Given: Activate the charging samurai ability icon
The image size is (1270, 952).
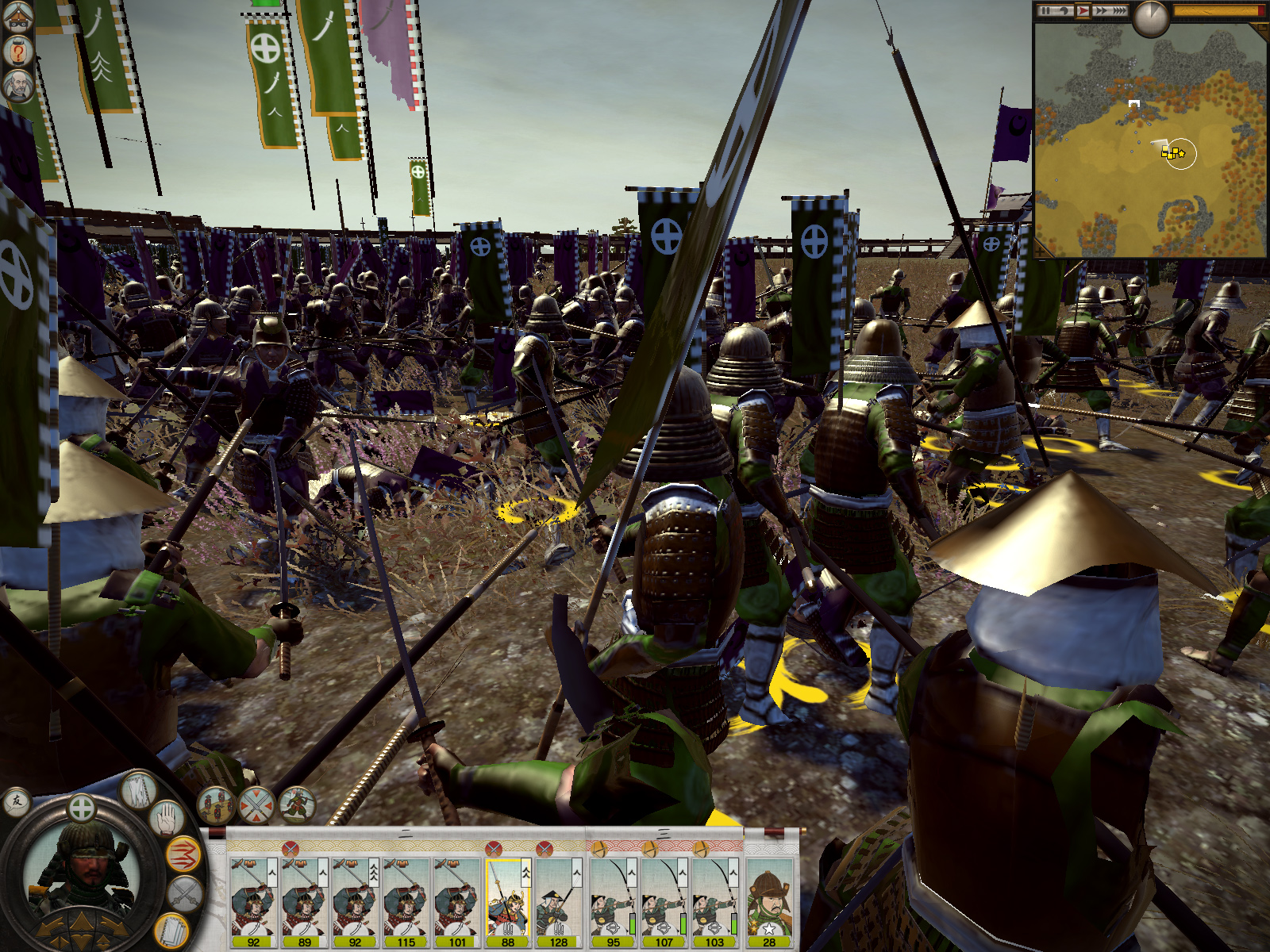Looking at the screenshot, I should click(x=296, y=805).
